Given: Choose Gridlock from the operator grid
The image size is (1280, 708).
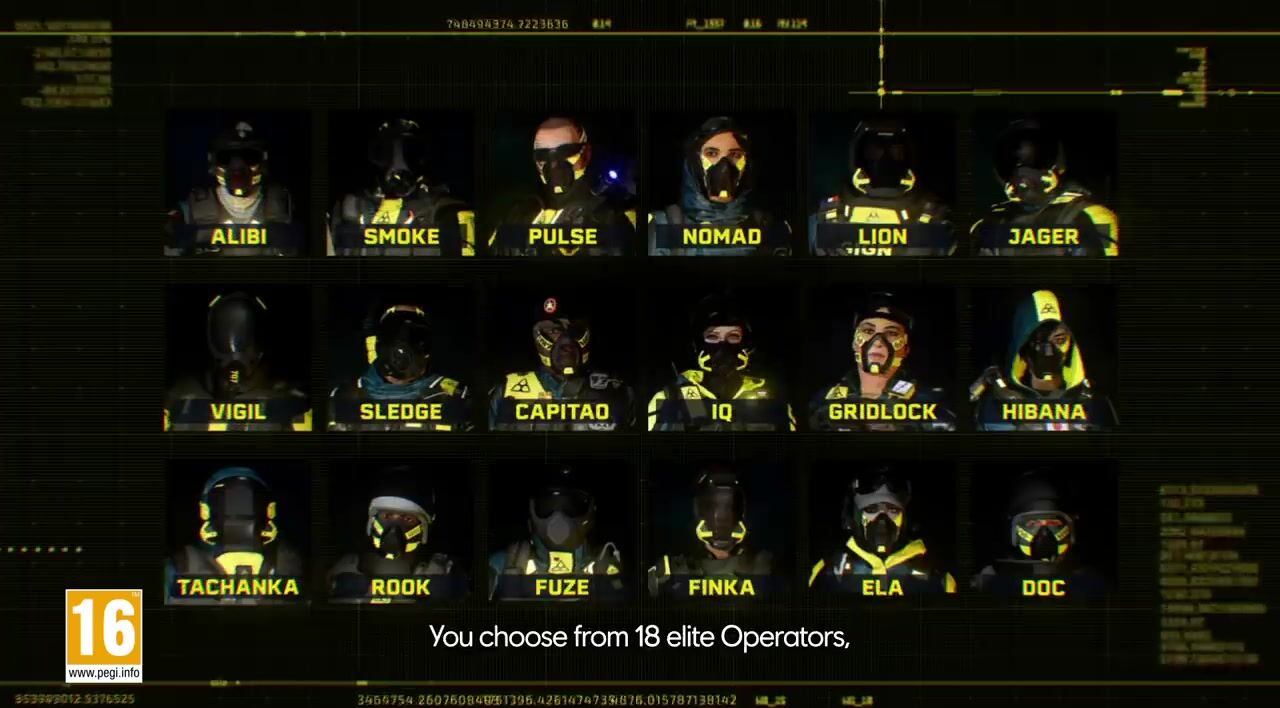Looking at the screenshot, I should coord(883,360).
